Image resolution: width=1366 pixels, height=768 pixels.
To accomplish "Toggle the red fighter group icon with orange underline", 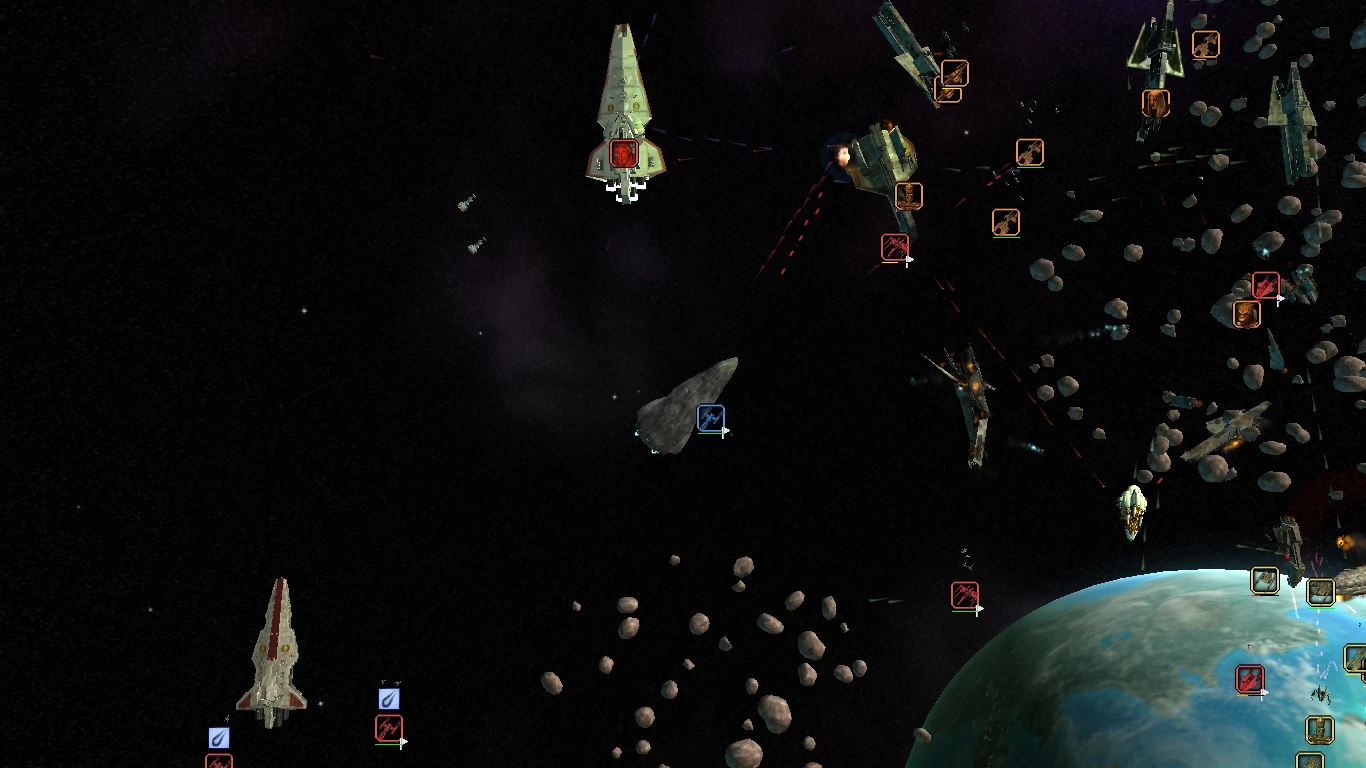I will point(895,247).
